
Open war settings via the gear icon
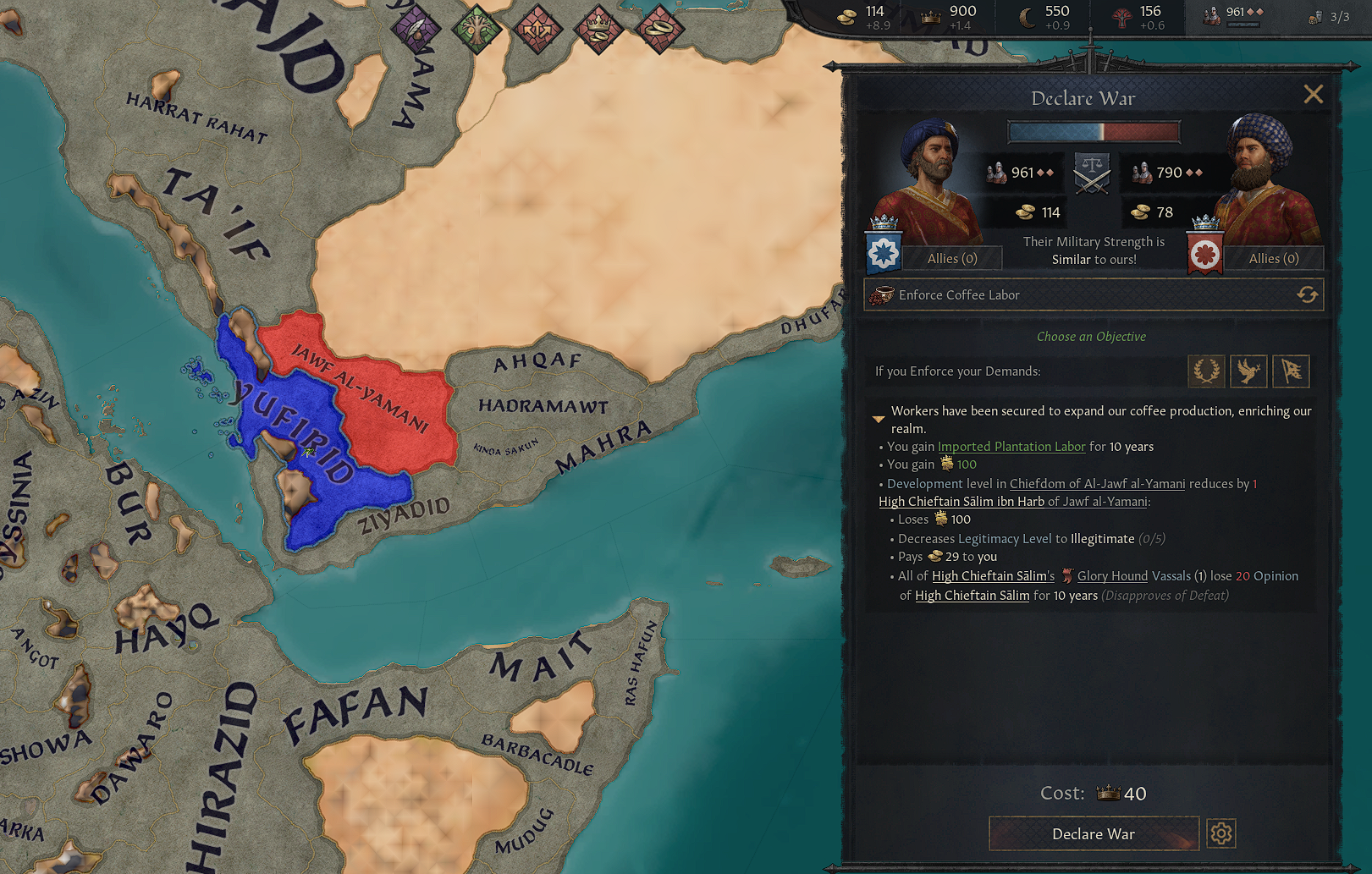tap(1220, 833)
